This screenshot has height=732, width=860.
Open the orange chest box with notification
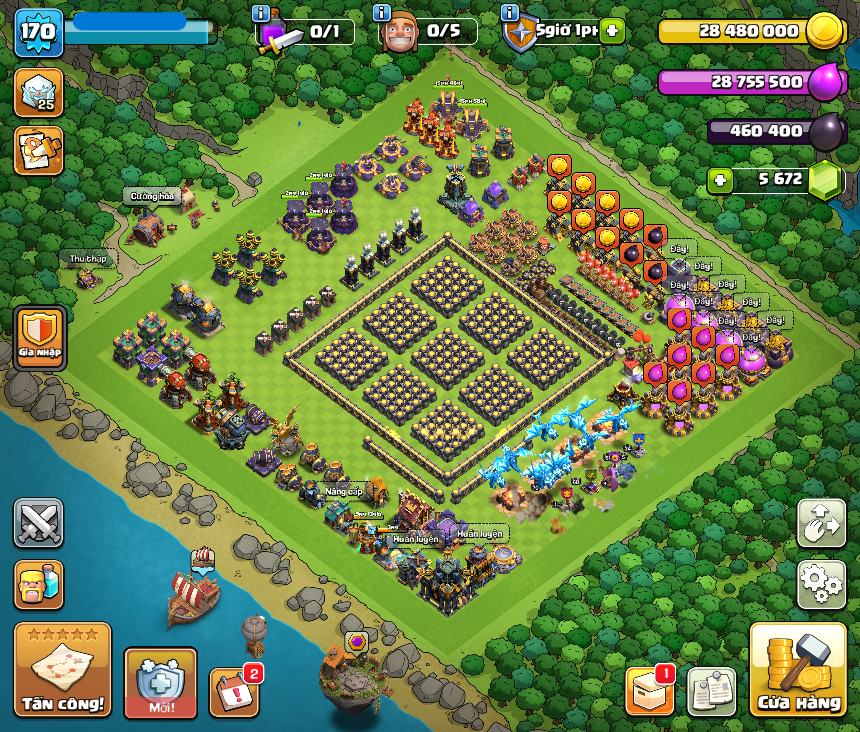pos(650,691)
